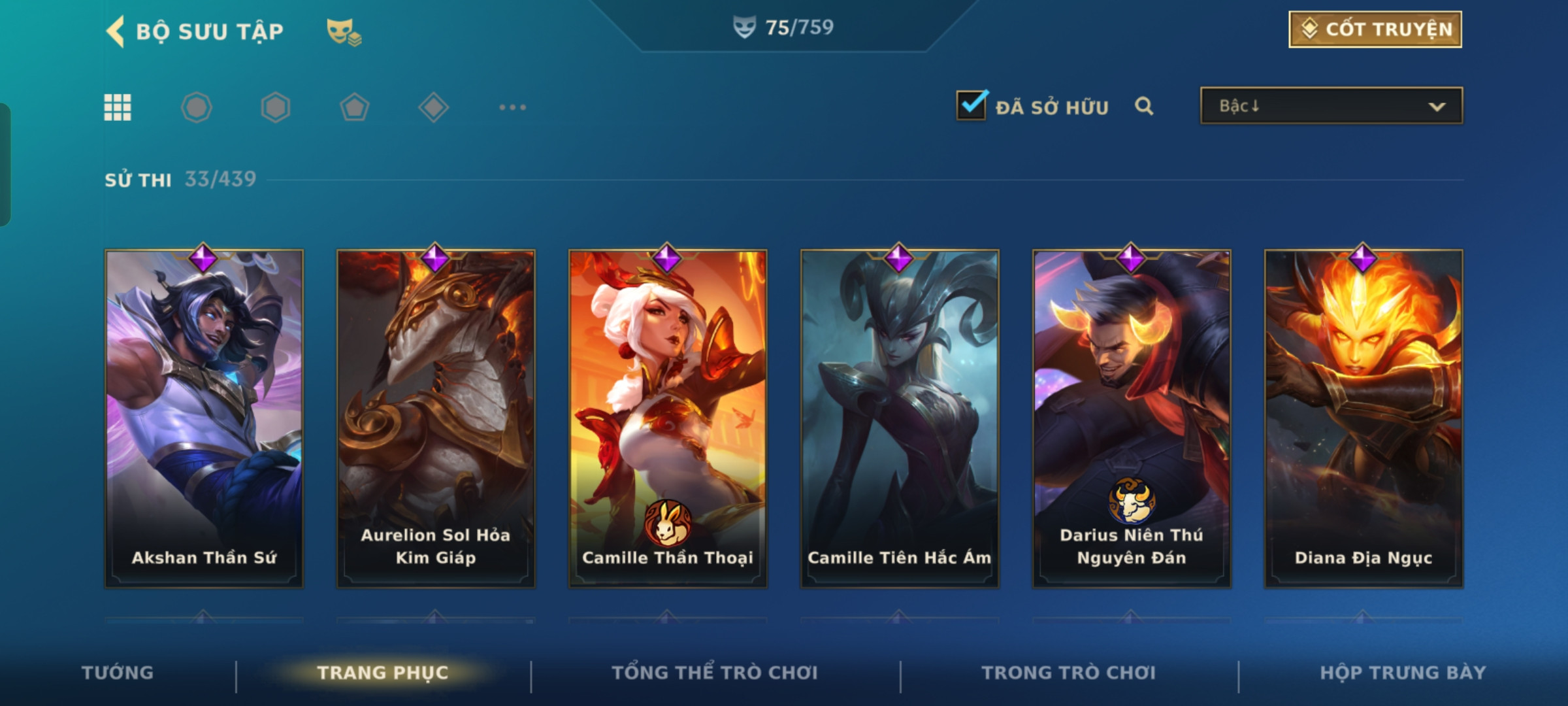
Task: Toggle the Đã Sở Hữu checkbox
Action: pyautogui.click(x=972, y=106)
